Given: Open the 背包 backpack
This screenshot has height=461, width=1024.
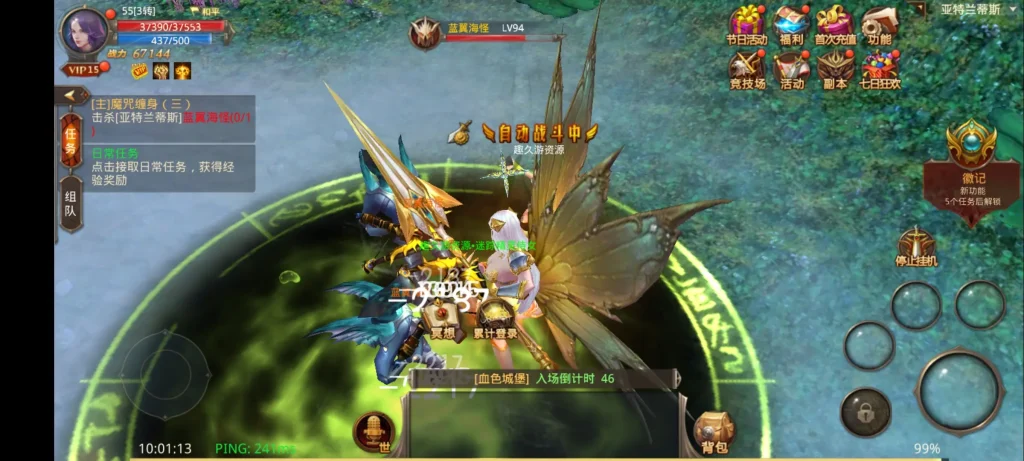Looking at the screenshot, I should coord(714,431).
